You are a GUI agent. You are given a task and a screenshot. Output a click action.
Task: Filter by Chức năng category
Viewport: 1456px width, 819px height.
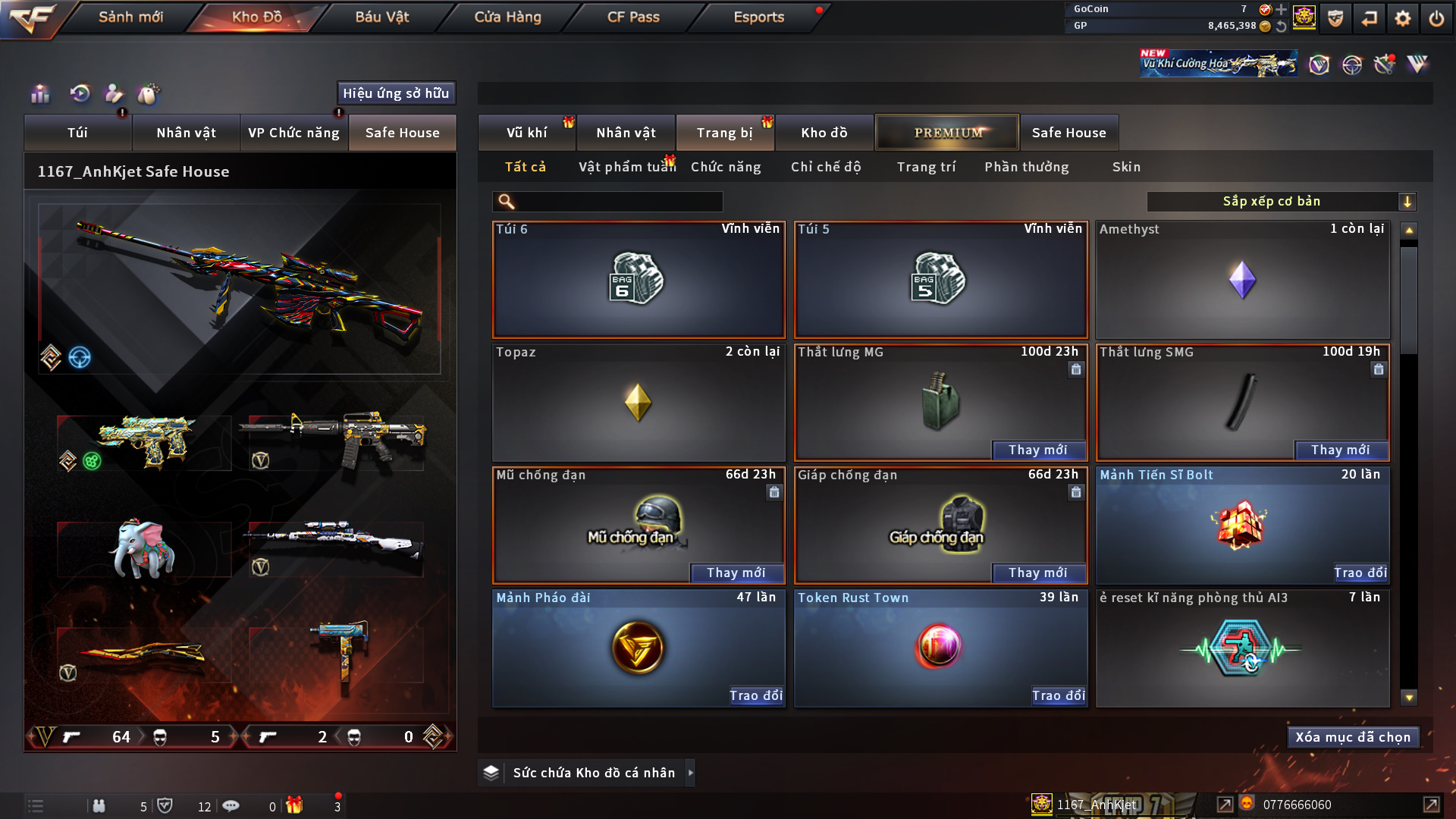tap(726, 167)
